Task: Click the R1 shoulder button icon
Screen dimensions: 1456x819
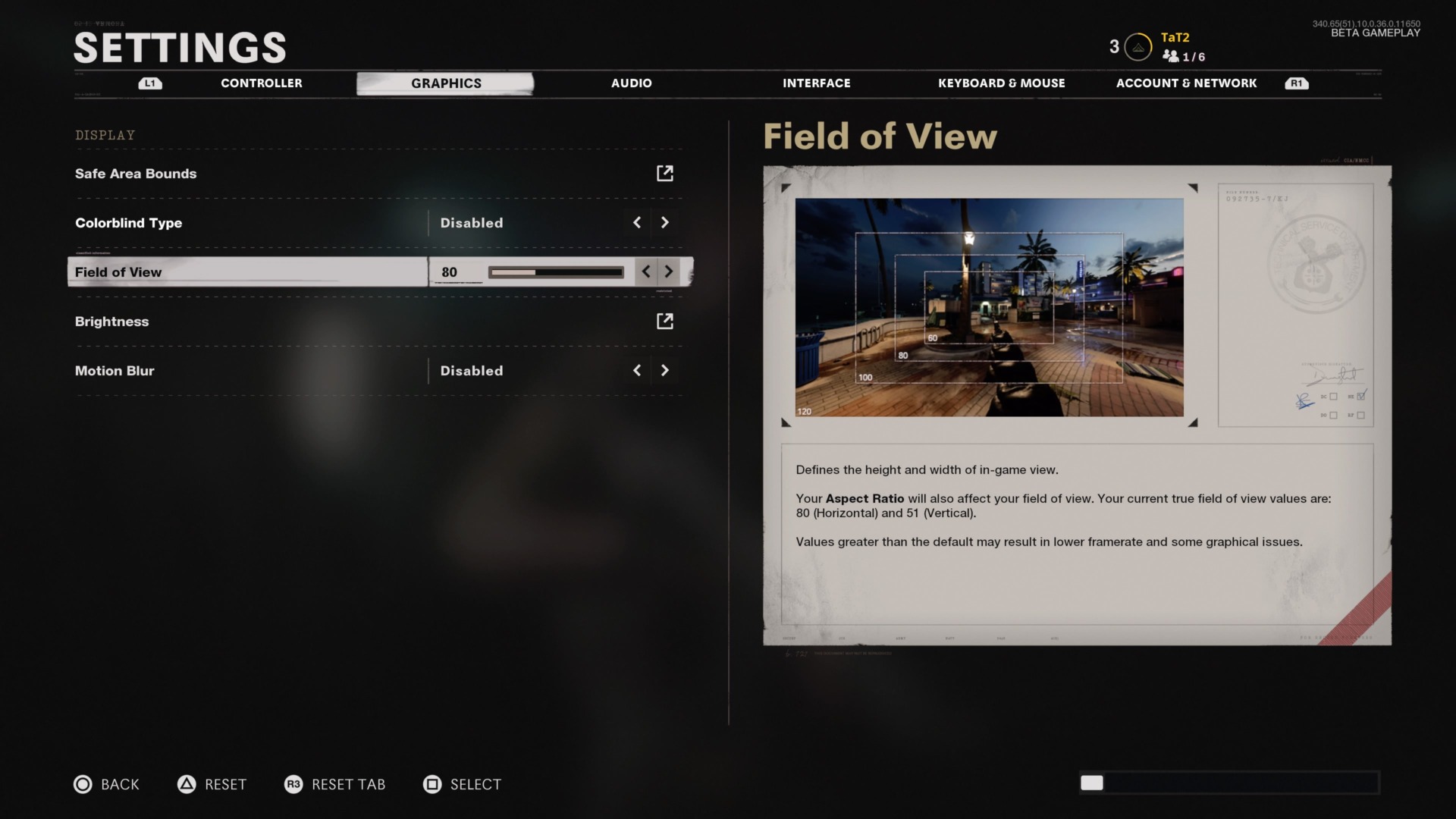Action: coord(1297,83)
